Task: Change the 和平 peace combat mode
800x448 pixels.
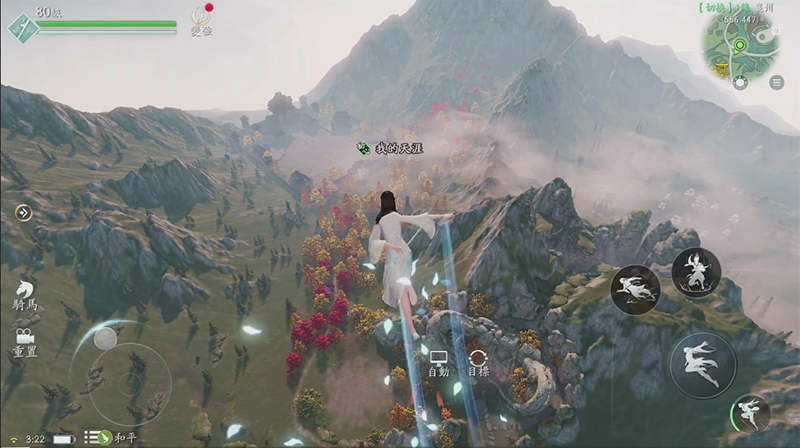Action: pos(112,437)
